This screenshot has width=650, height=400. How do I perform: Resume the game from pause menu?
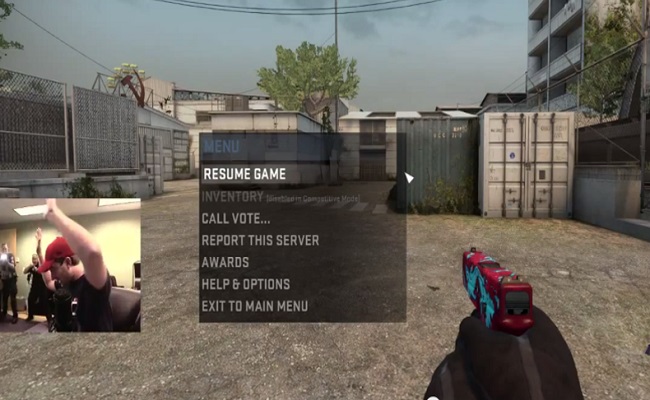(x=244, y=174)
